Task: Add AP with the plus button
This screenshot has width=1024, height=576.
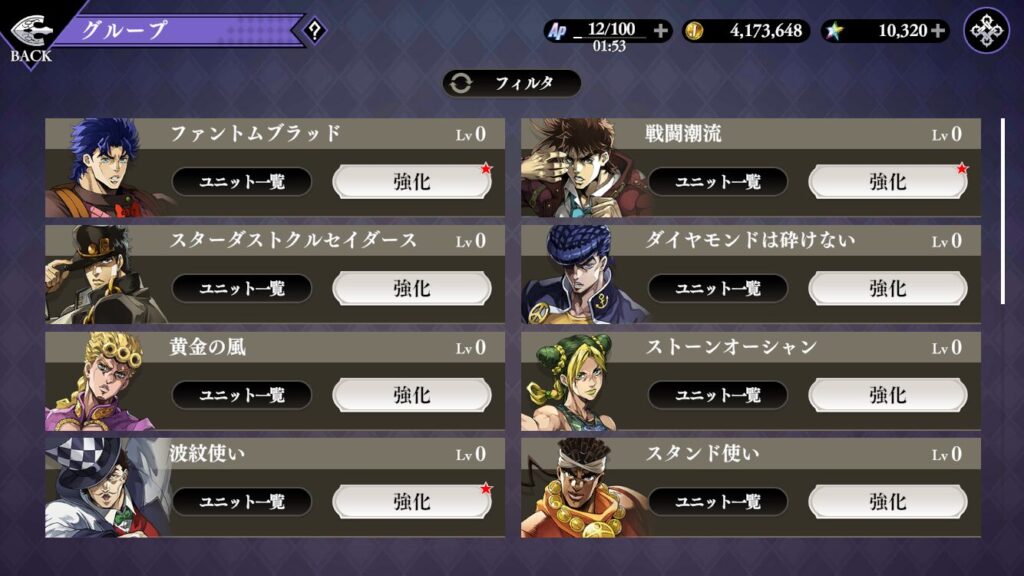Action: click(x=660, y=31)
